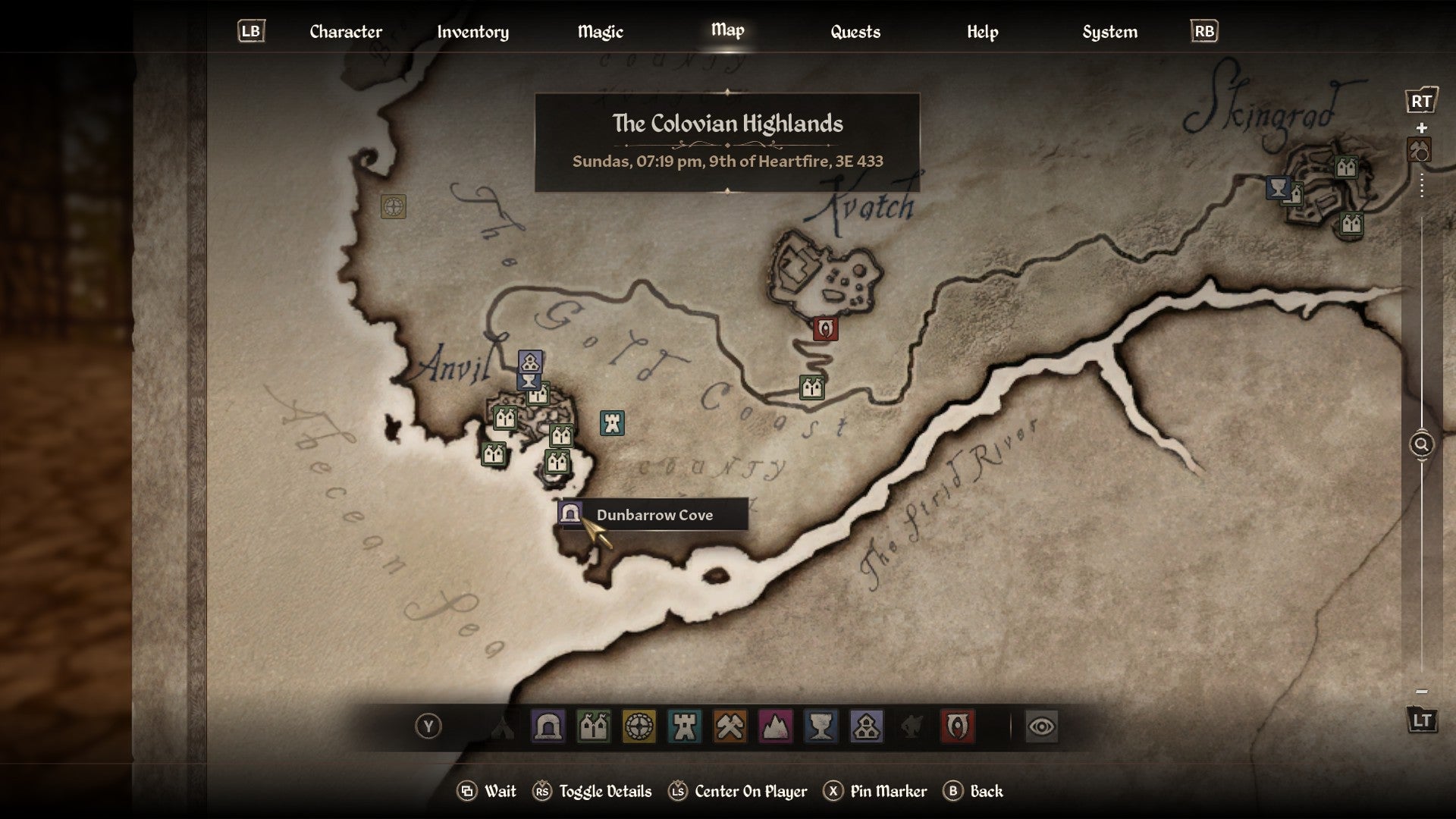
Task: Switch to the Quests tab
Action: pos(855,32)
